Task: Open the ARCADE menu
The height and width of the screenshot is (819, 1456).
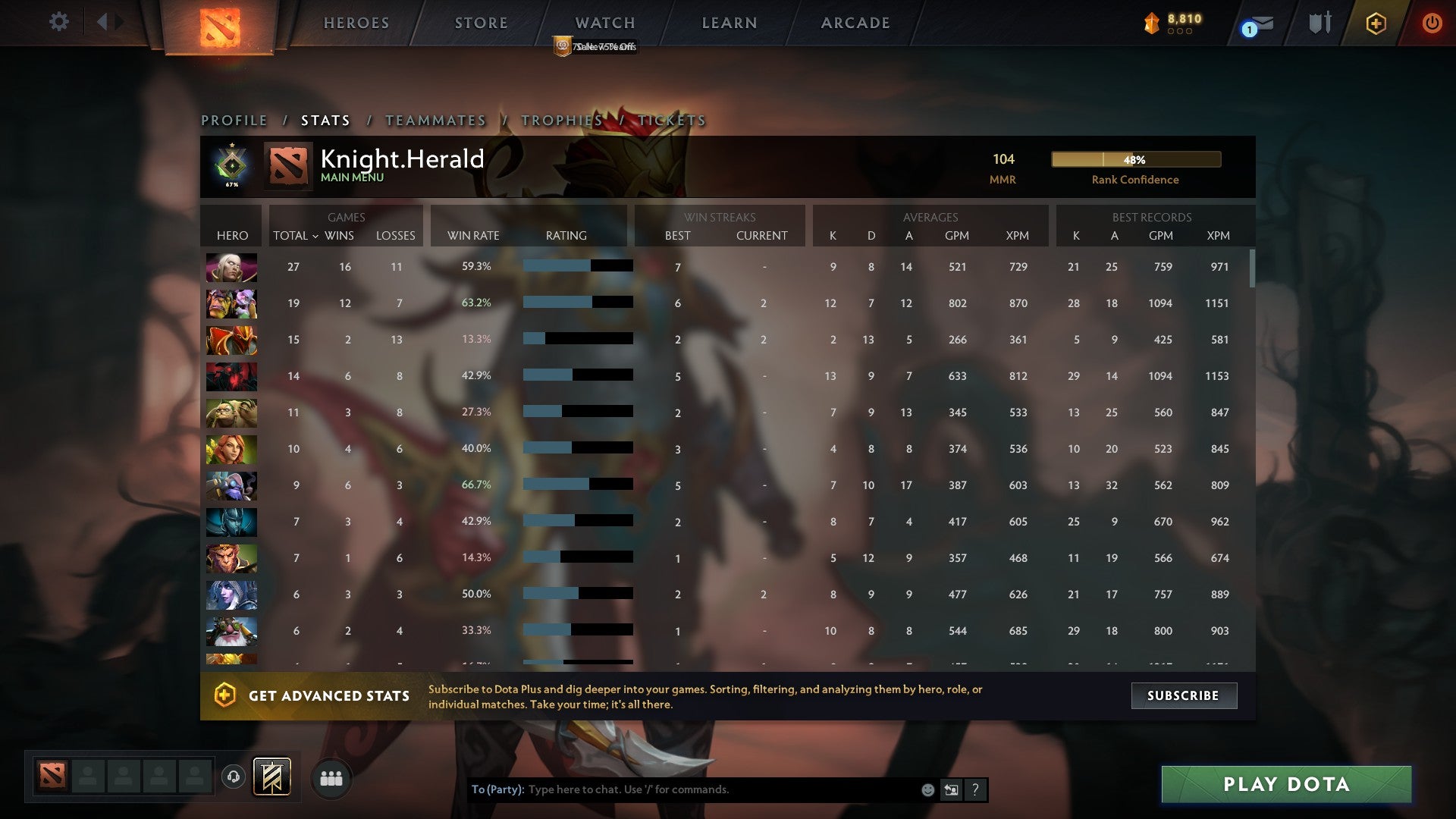Action: point(855,23)
